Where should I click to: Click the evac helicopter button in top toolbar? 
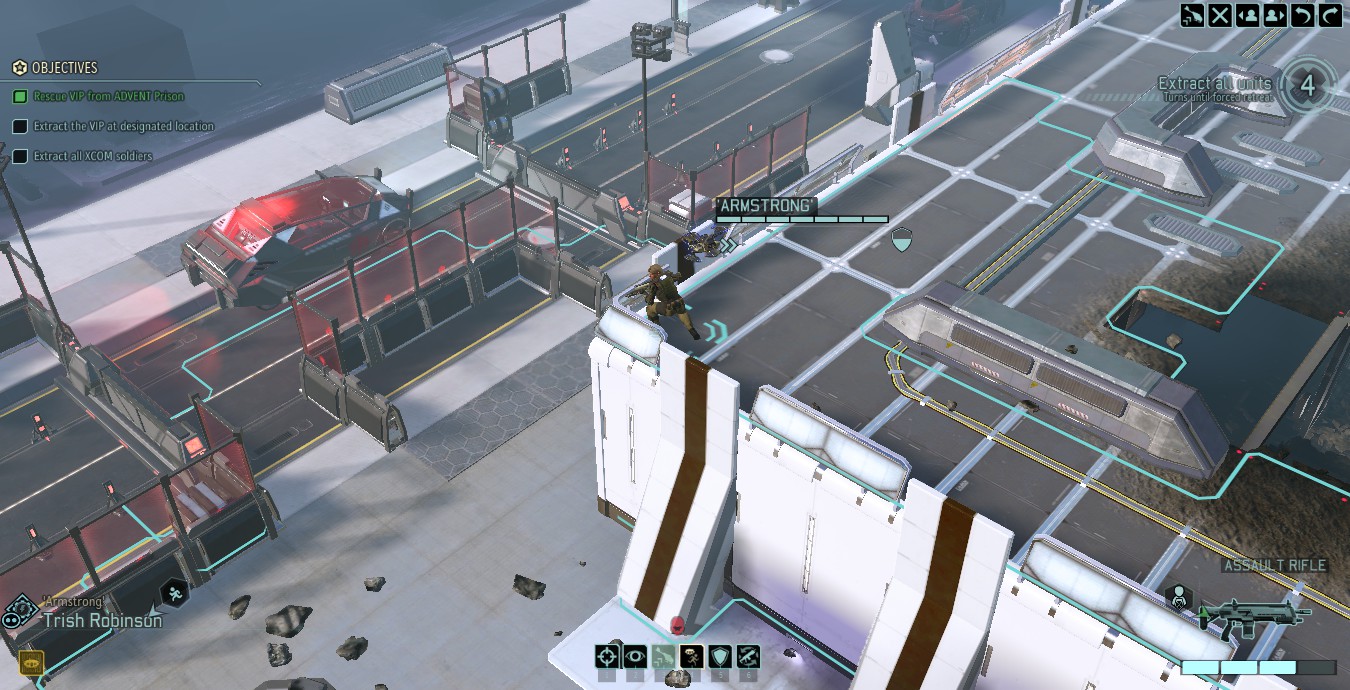pyautogui.click(x=1192, y=15)
